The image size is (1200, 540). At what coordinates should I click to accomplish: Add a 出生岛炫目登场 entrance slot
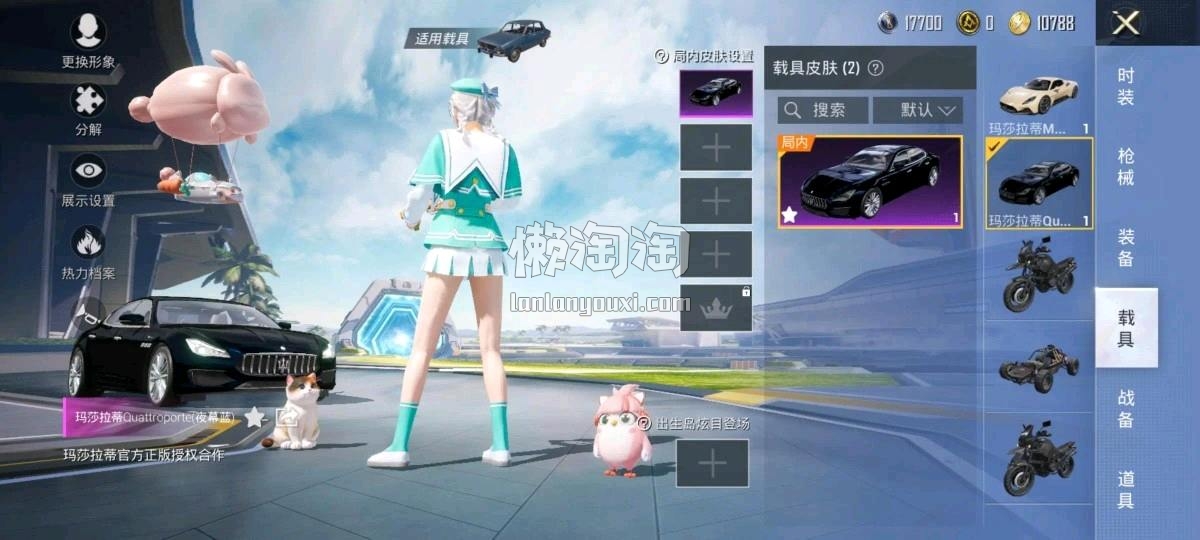coord(712,463)
